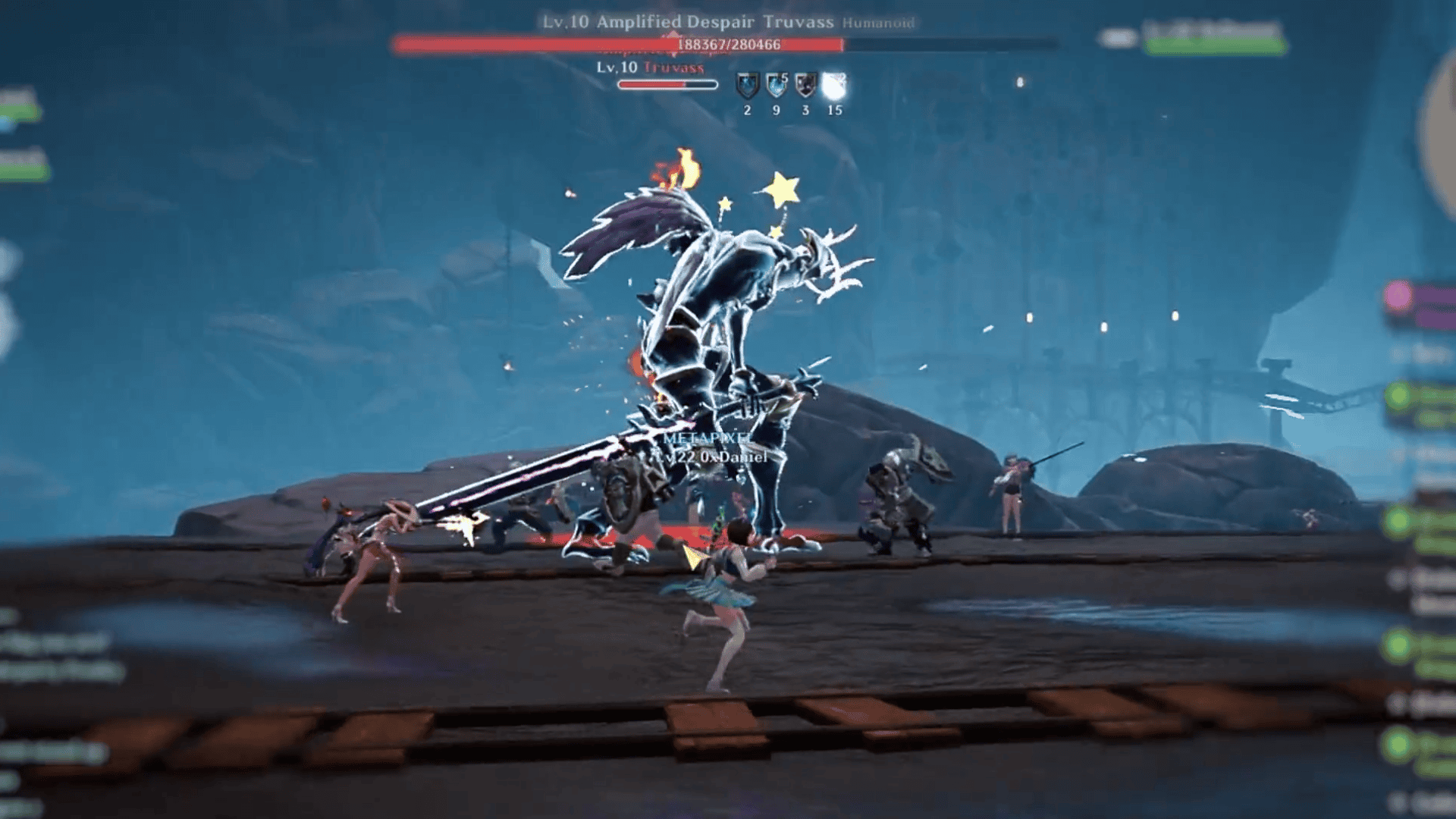
Task: Click the small Truvass target HP bar
Action: (667, 86)
